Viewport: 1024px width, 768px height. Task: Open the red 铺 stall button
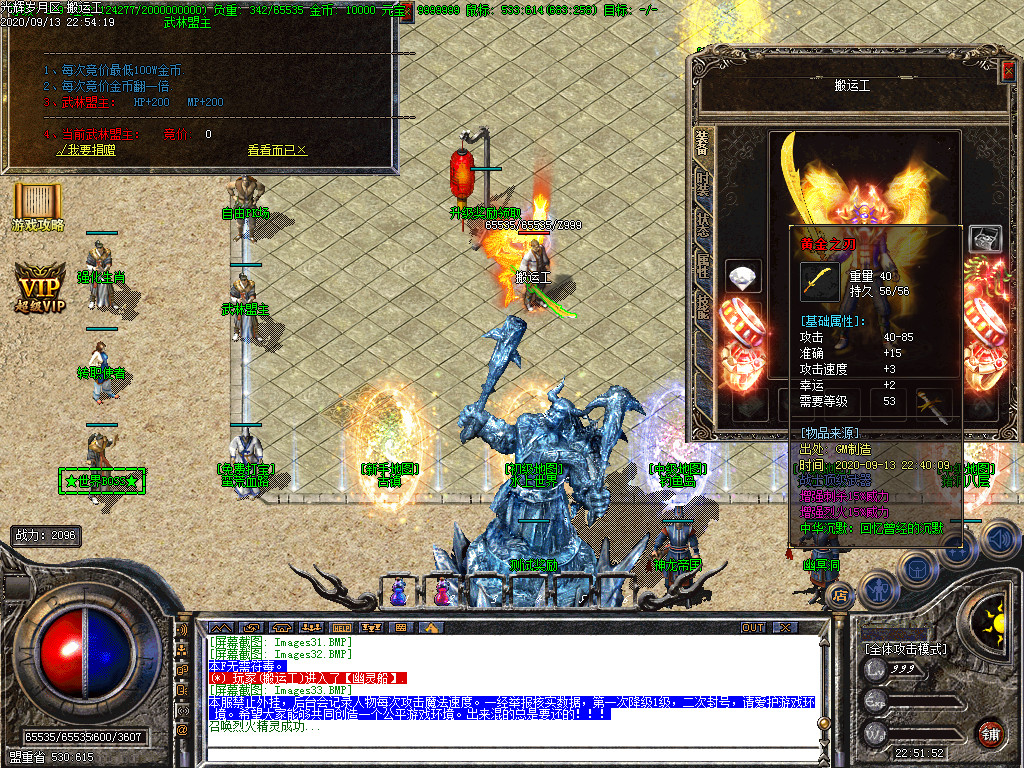pos(990,733)
